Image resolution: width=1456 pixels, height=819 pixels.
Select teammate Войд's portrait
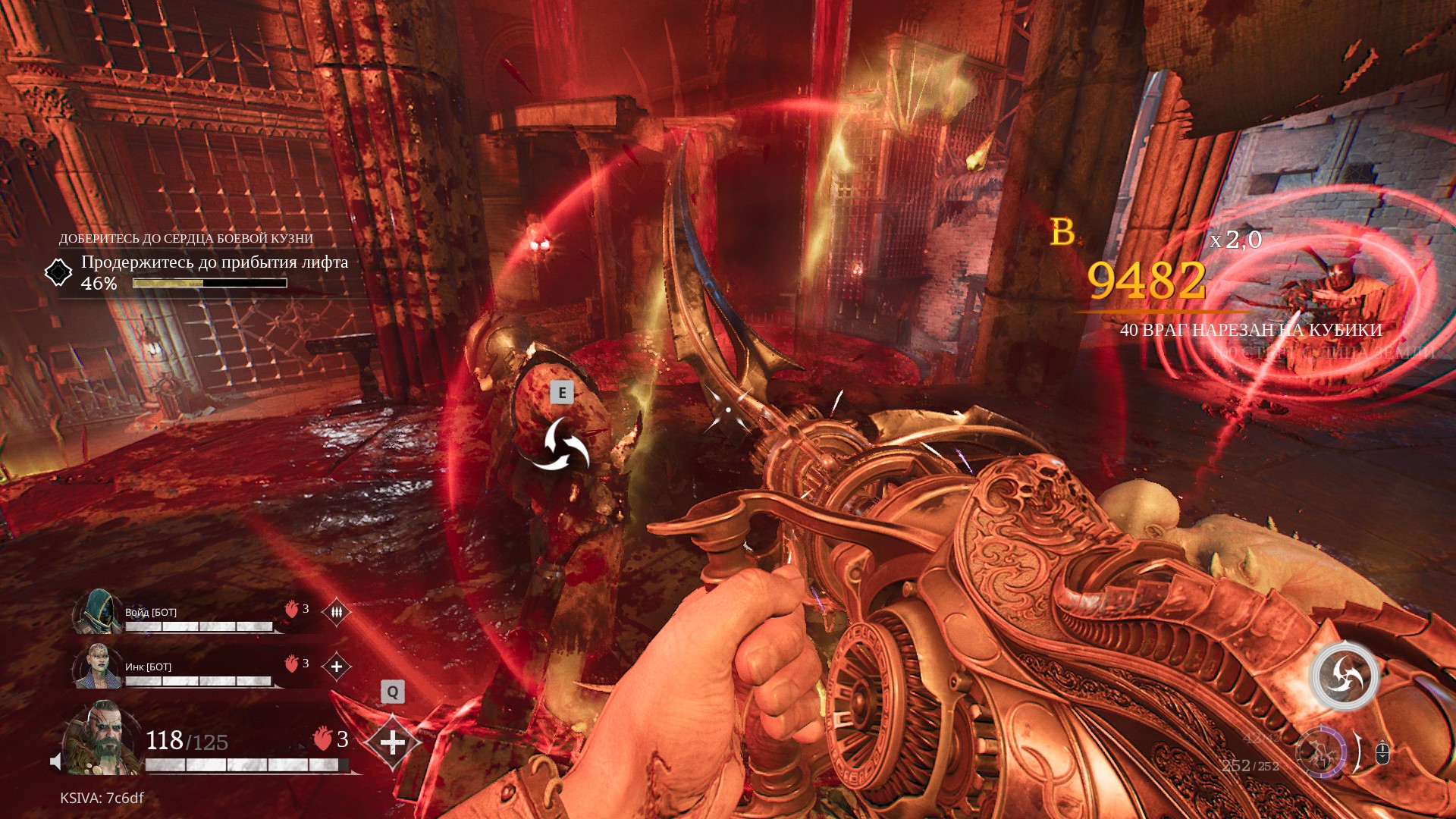(x=98, y=611)
